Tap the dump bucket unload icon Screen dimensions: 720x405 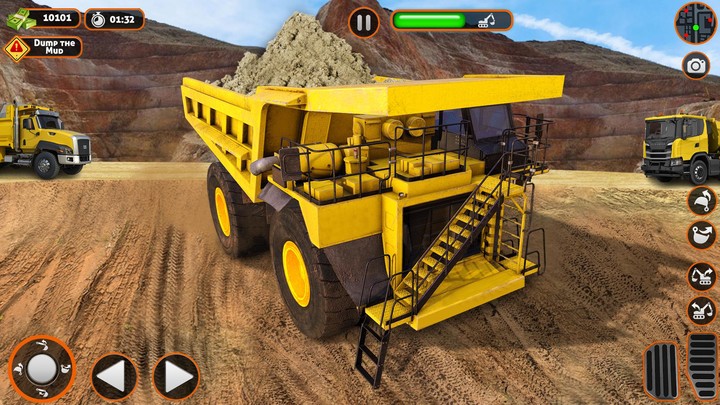tap(702, 237)
